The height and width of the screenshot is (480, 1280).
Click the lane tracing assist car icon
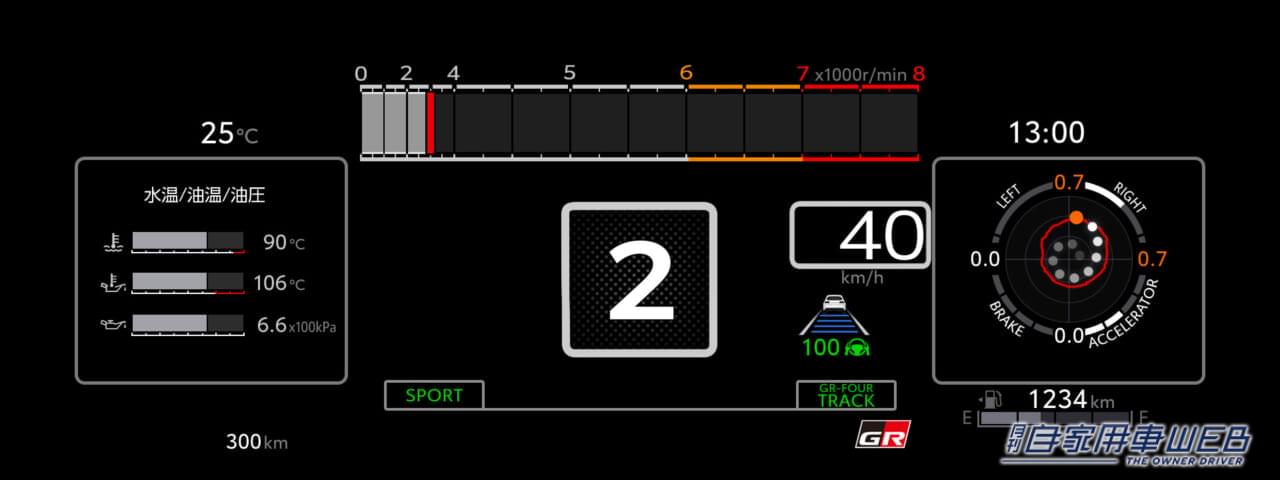[833, 314]
